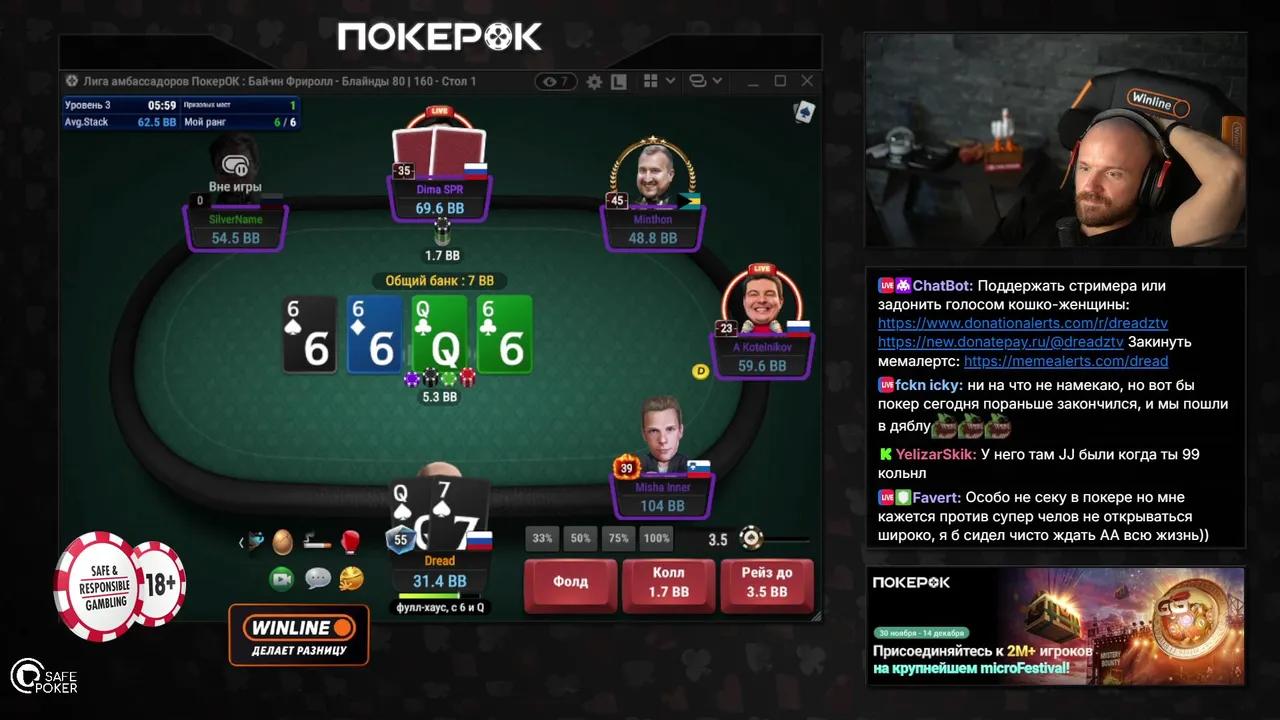Open the table layout grid icon

[x=652, y=81]
